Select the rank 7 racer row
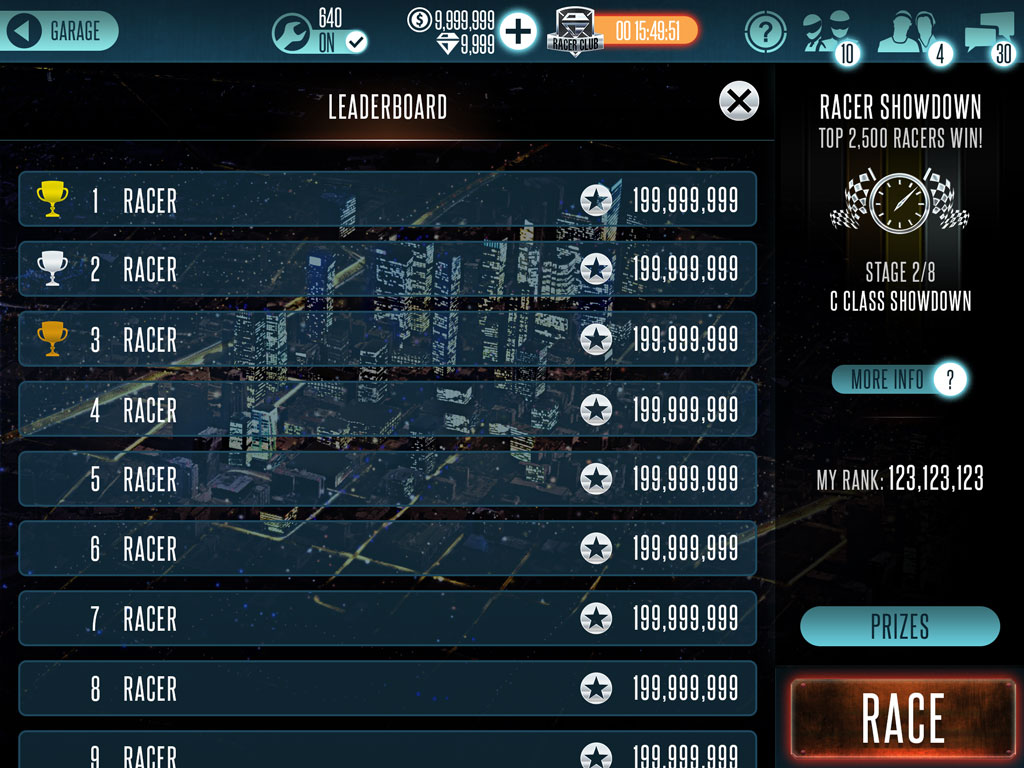1024x768 pixels. pyautogui.click(x=387, y=618)
